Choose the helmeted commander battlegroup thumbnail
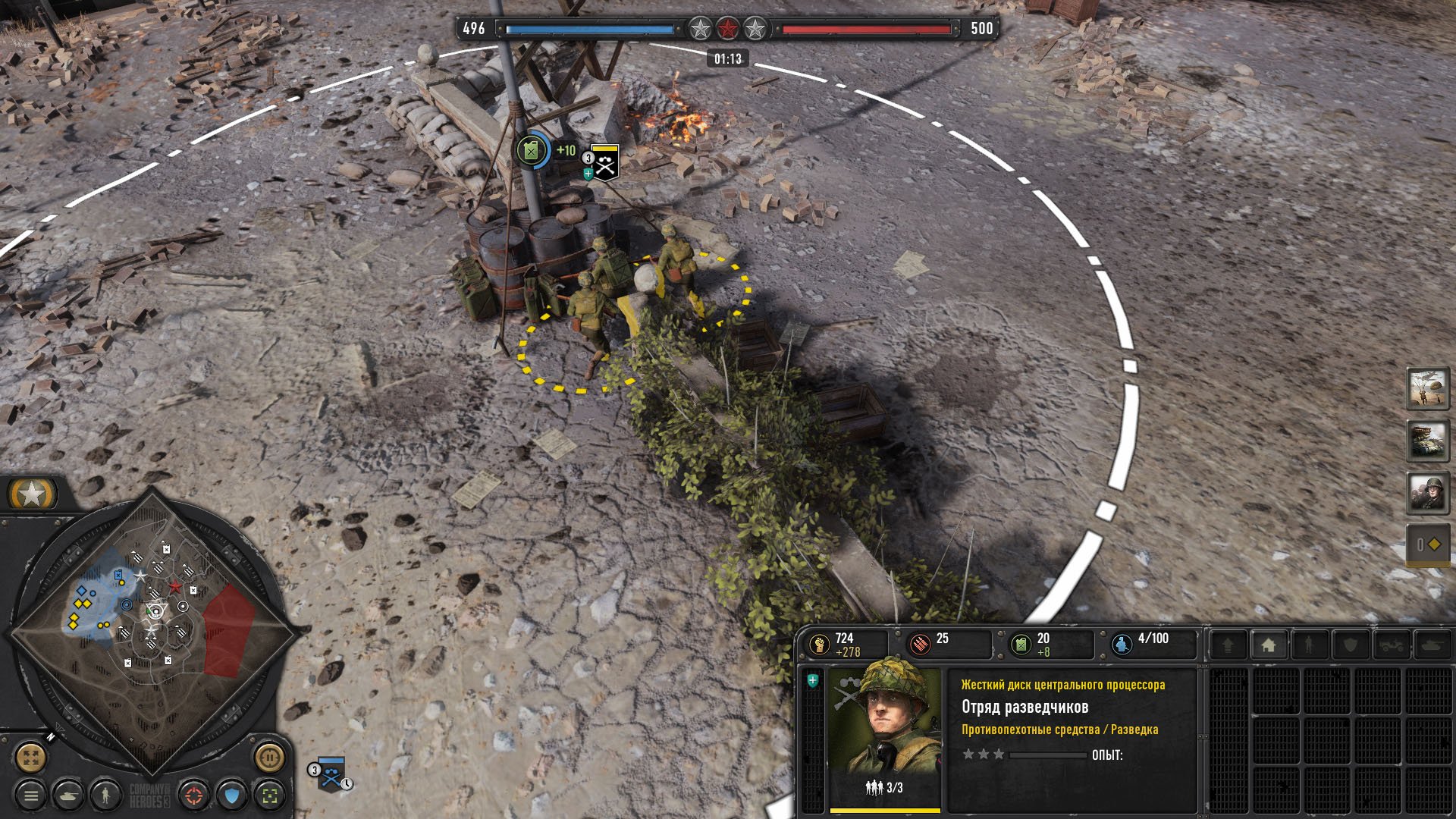 pos(1428,493)
